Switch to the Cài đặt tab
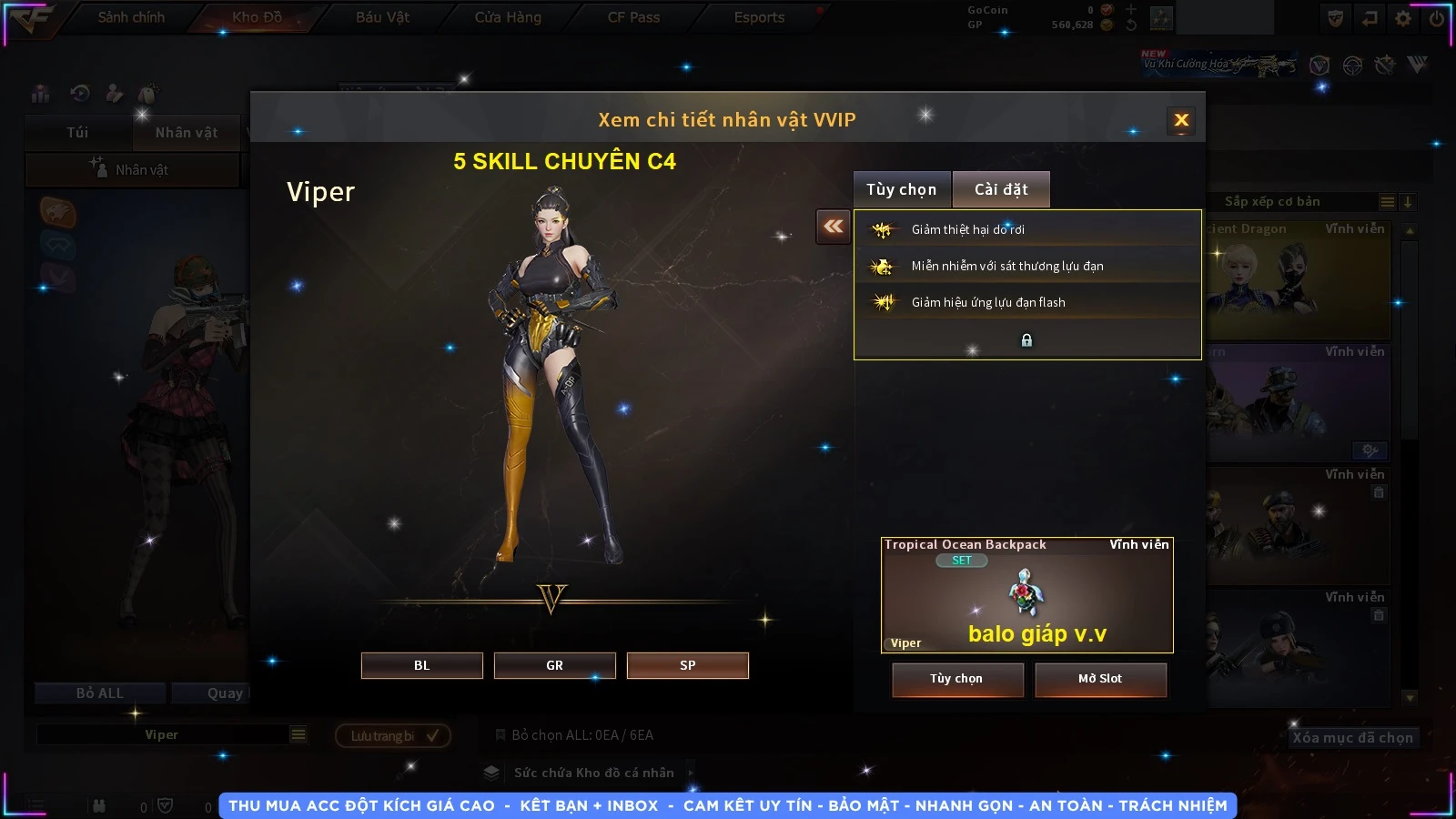The image size is (1456, 819). coord(1001,189)
